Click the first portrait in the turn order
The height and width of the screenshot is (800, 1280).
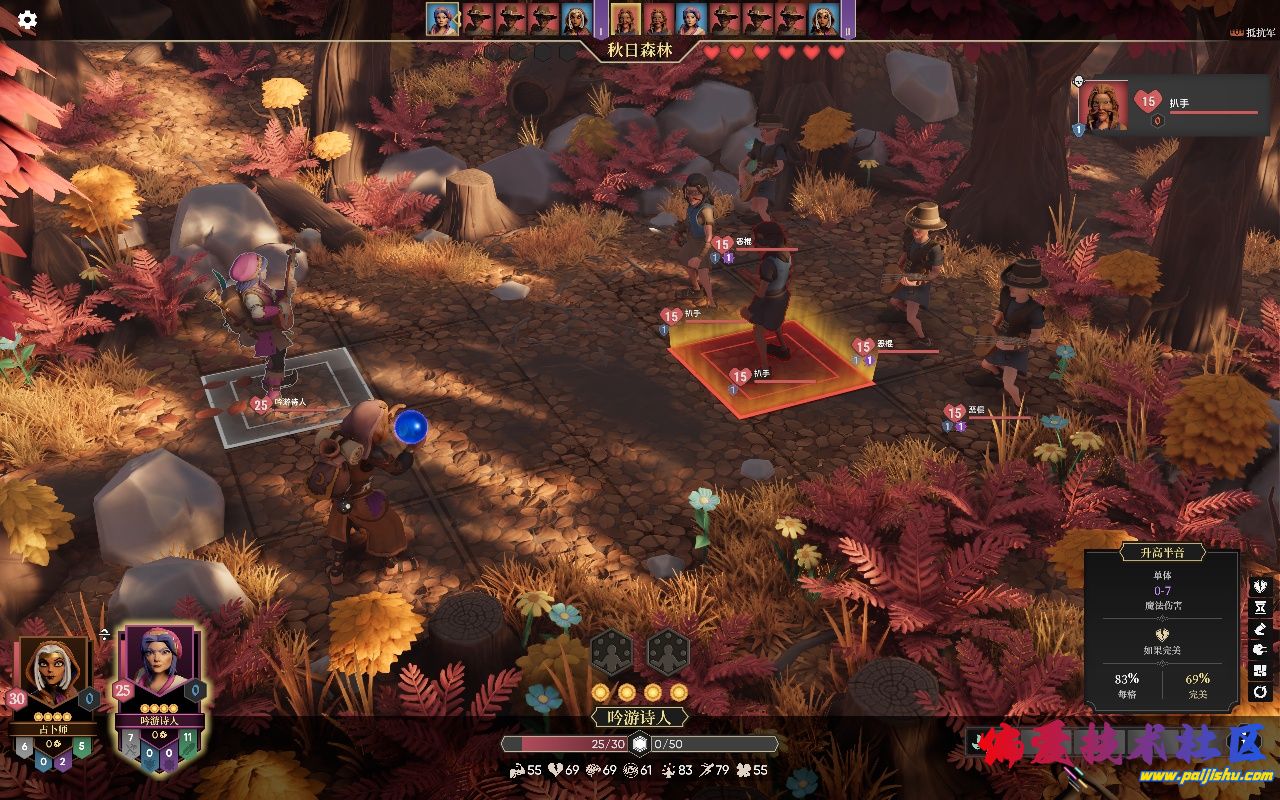coord(442,19)
